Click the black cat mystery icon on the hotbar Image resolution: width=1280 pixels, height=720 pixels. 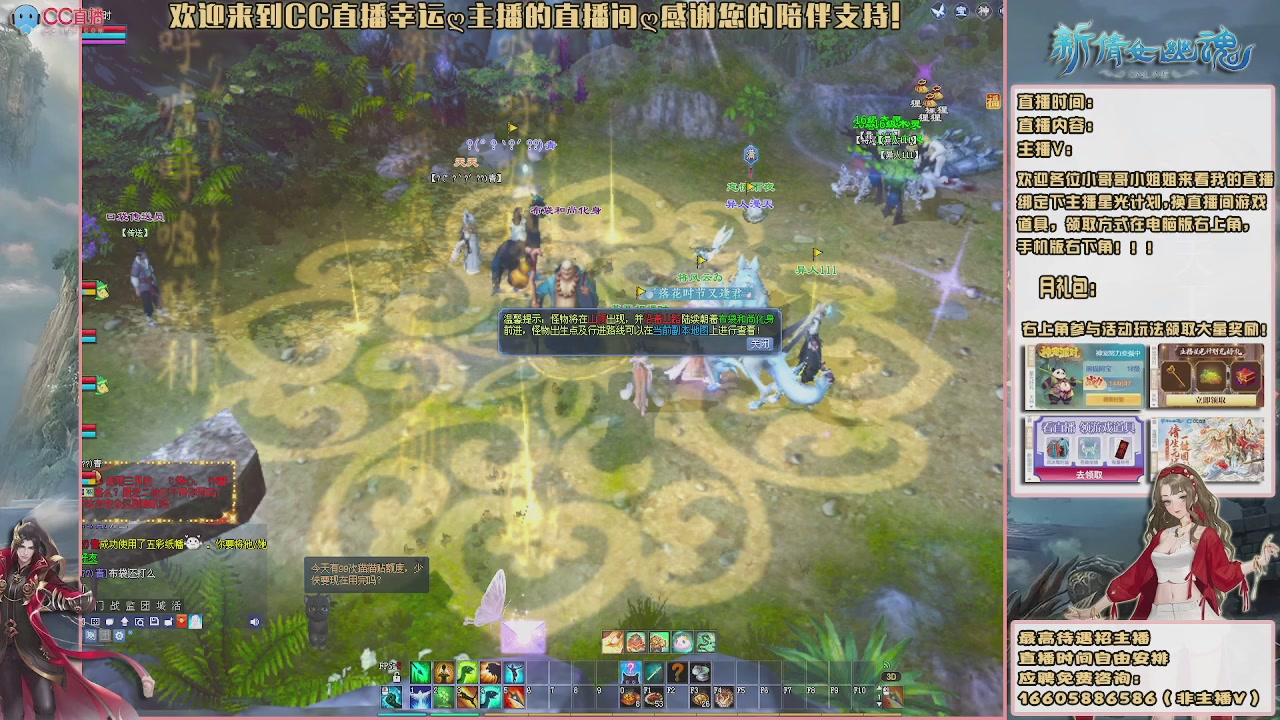click(630, 673)
